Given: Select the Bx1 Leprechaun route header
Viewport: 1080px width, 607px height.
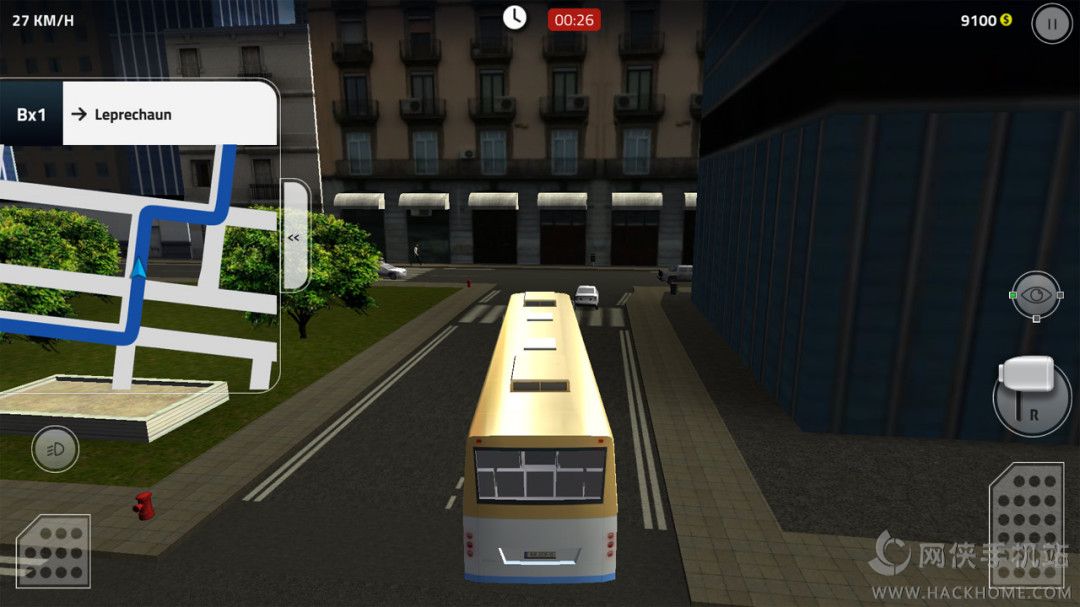Looking at the screenshot, I should tap(139, 114).
